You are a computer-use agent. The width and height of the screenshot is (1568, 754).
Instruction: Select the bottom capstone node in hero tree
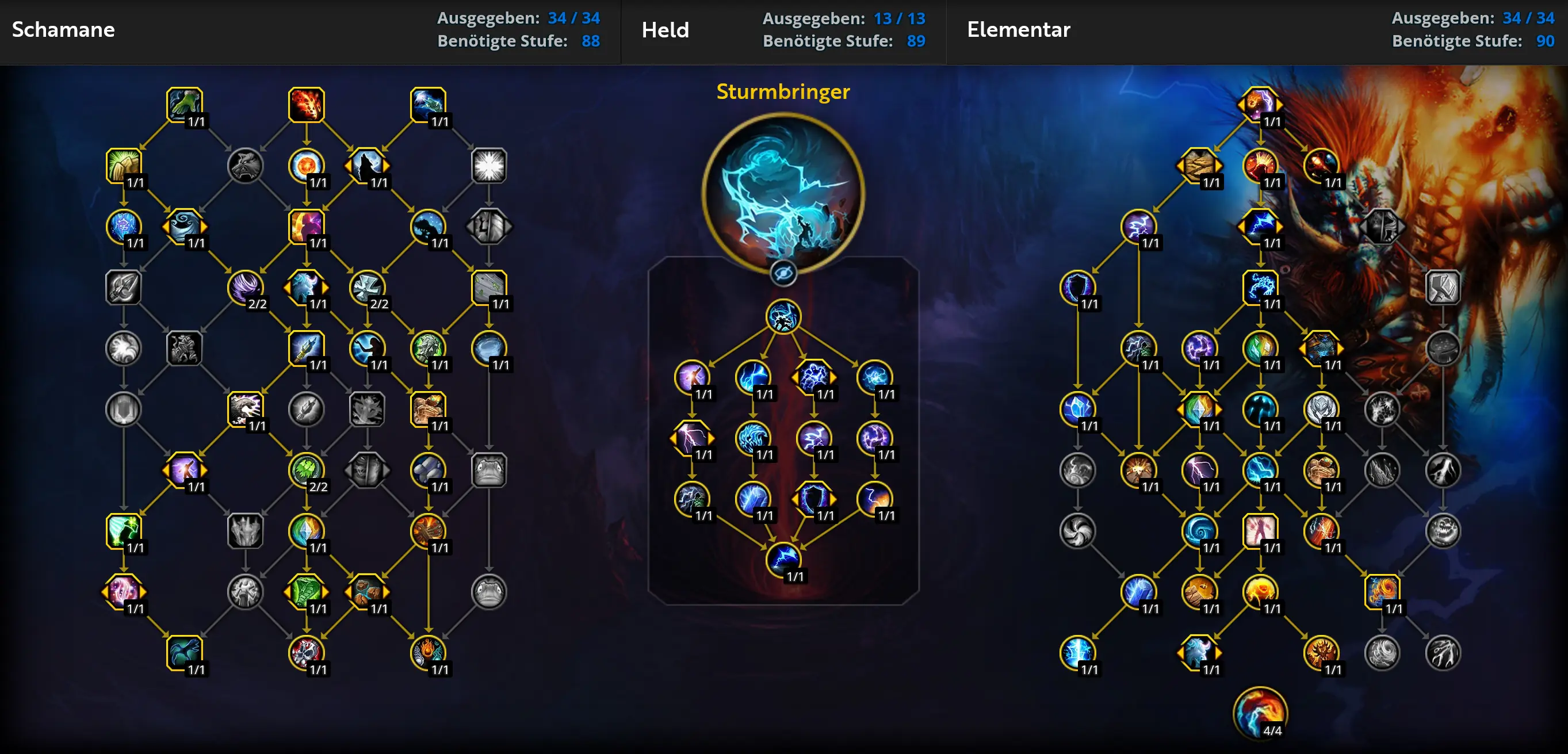783,558
